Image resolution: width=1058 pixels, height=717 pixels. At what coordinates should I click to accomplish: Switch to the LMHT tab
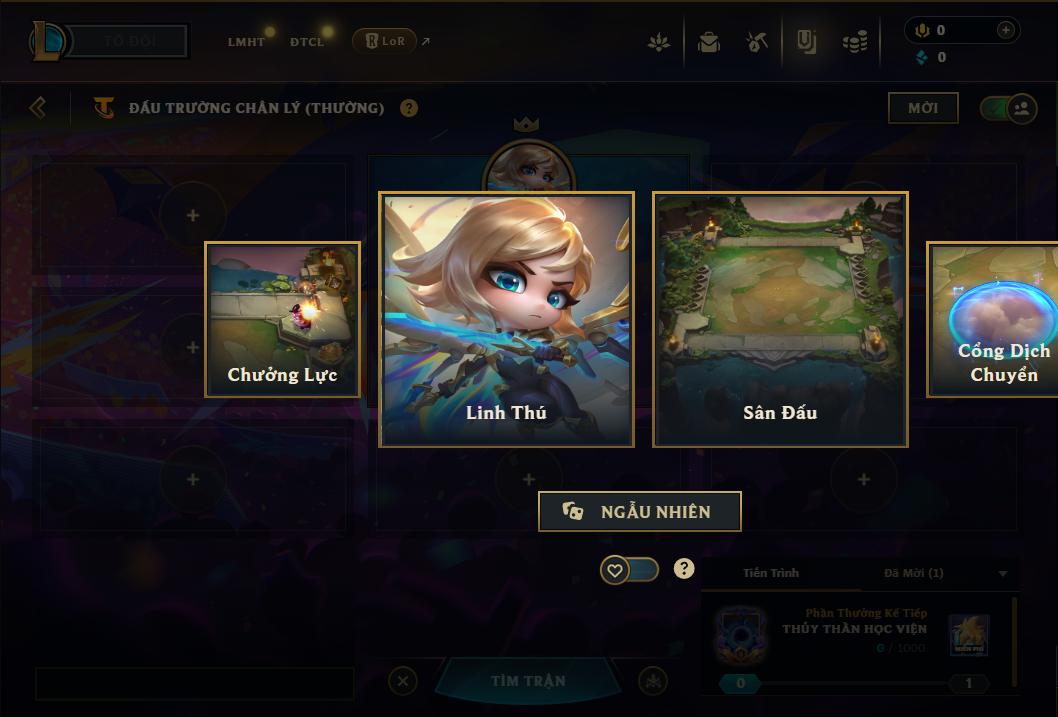(x=246, y=42)
